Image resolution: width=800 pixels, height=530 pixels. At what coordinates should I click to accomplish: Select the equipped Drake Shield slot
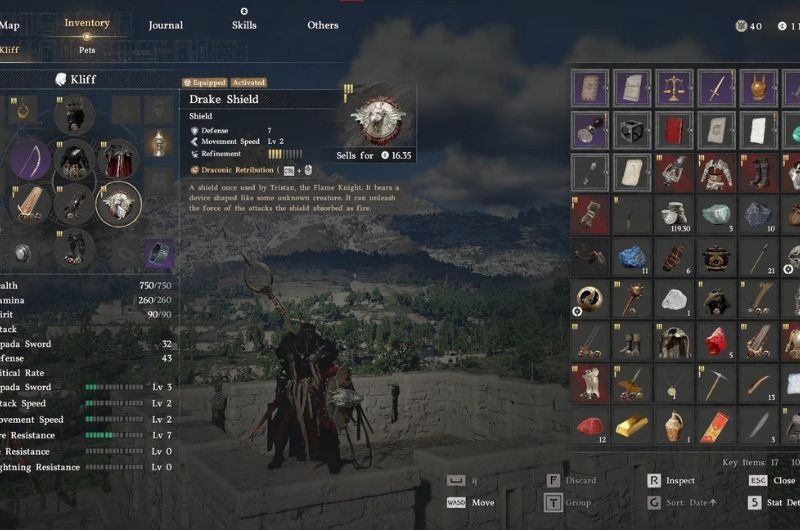pyautogui.click(x=119, y=203)
